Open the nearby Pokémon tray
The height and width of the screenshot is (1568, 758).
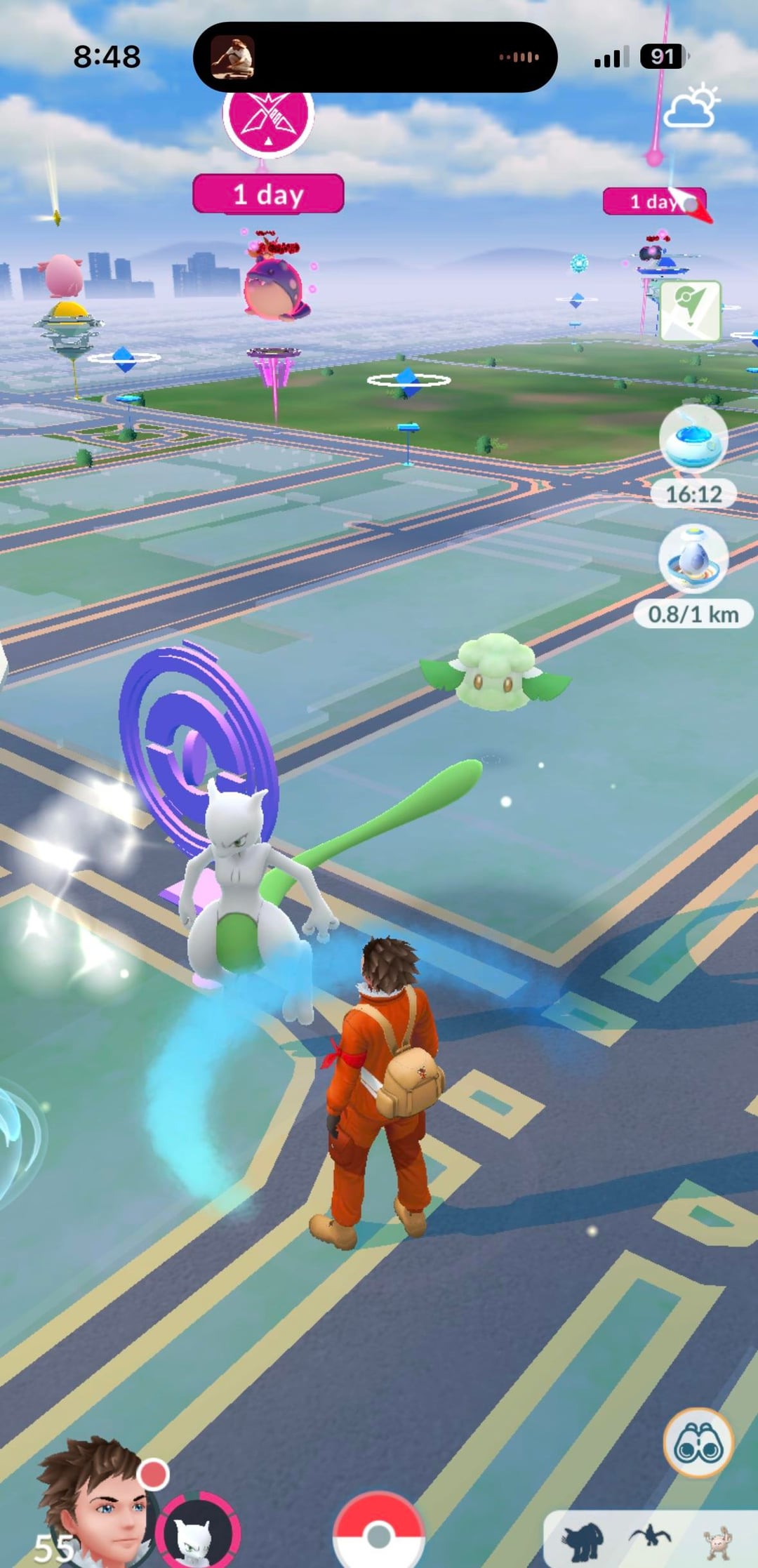(x=649, y=1542)
